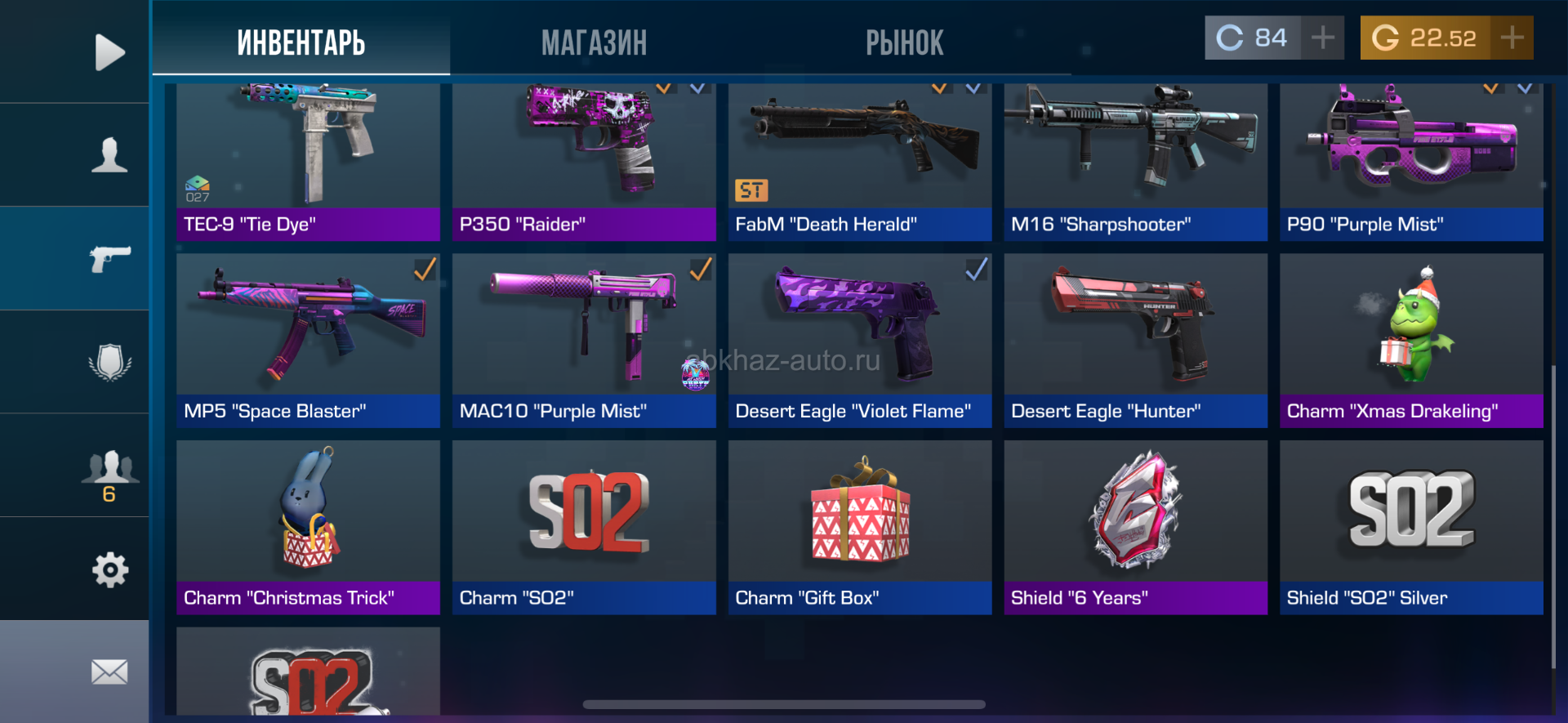The width and height of the screenshot is (1568, 723).
Task: Select the FabM "Death Herald" skin
Action: (859, 162)
